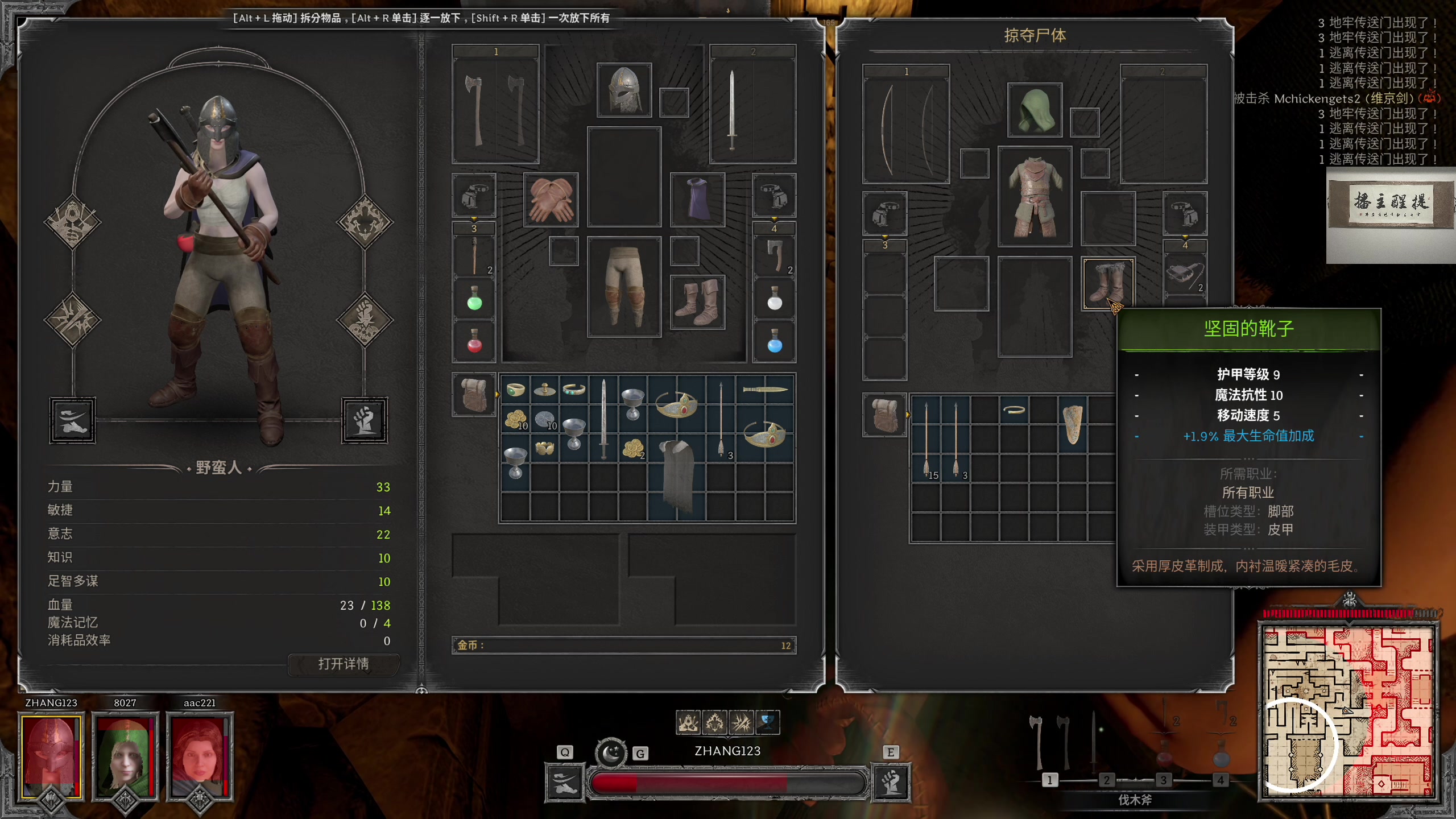This screenshot has height=819, width=1456.
Task: Click the dungeon minimap
Action: point(1348,711)
